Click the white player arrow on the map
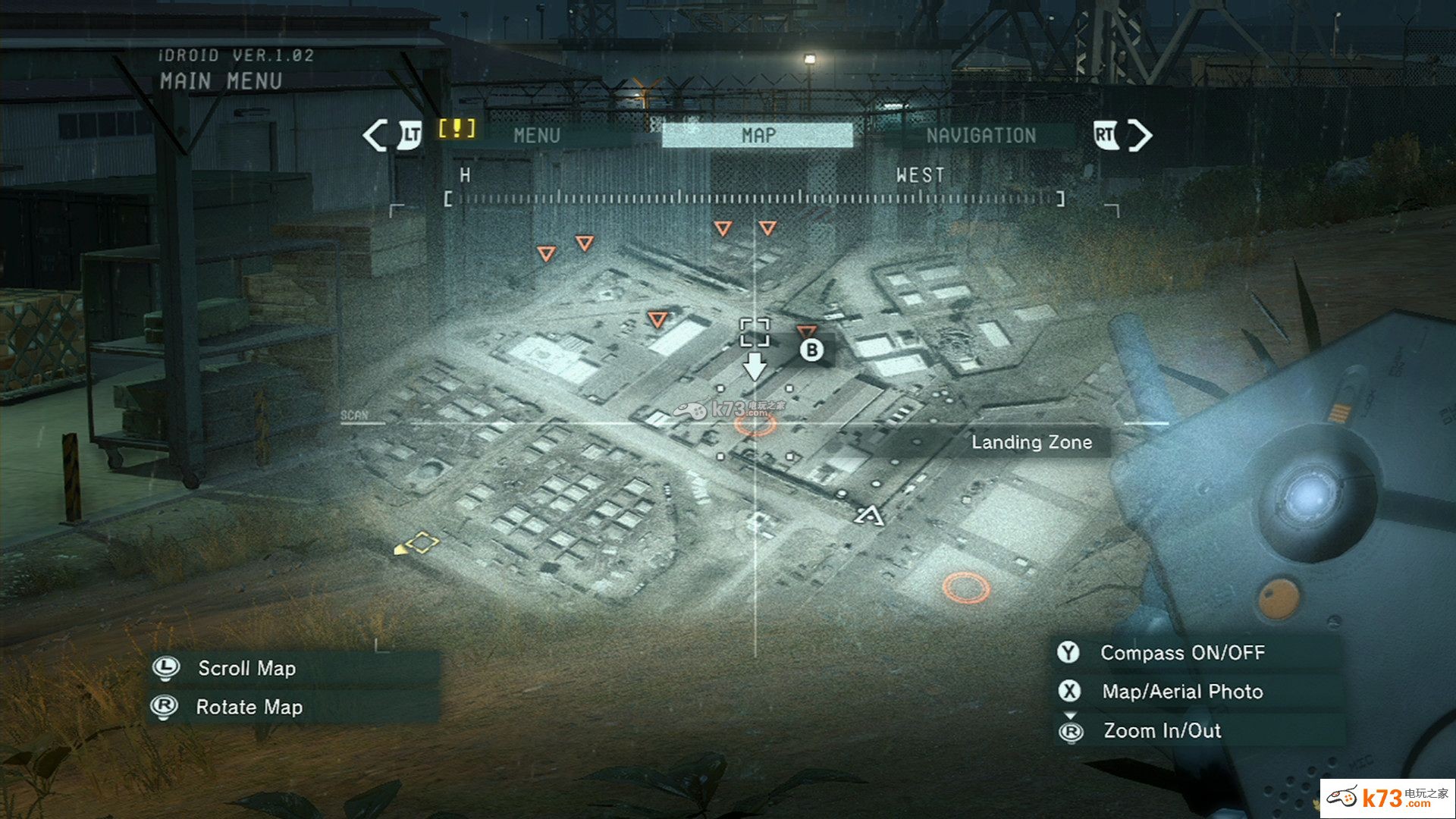Screen dimensions: 1456x819 pos(870,516)
